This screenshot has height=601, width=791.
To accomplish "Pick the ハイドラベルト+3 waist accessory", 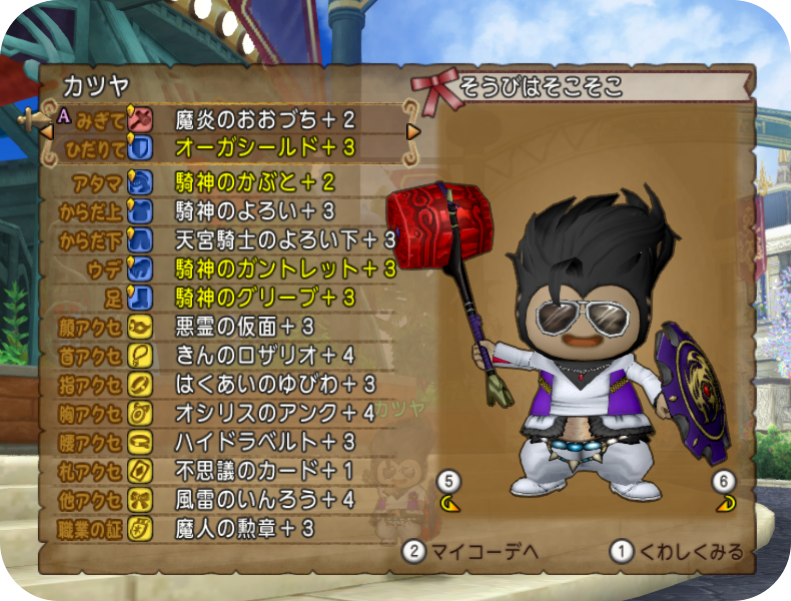I will [265, 442].
